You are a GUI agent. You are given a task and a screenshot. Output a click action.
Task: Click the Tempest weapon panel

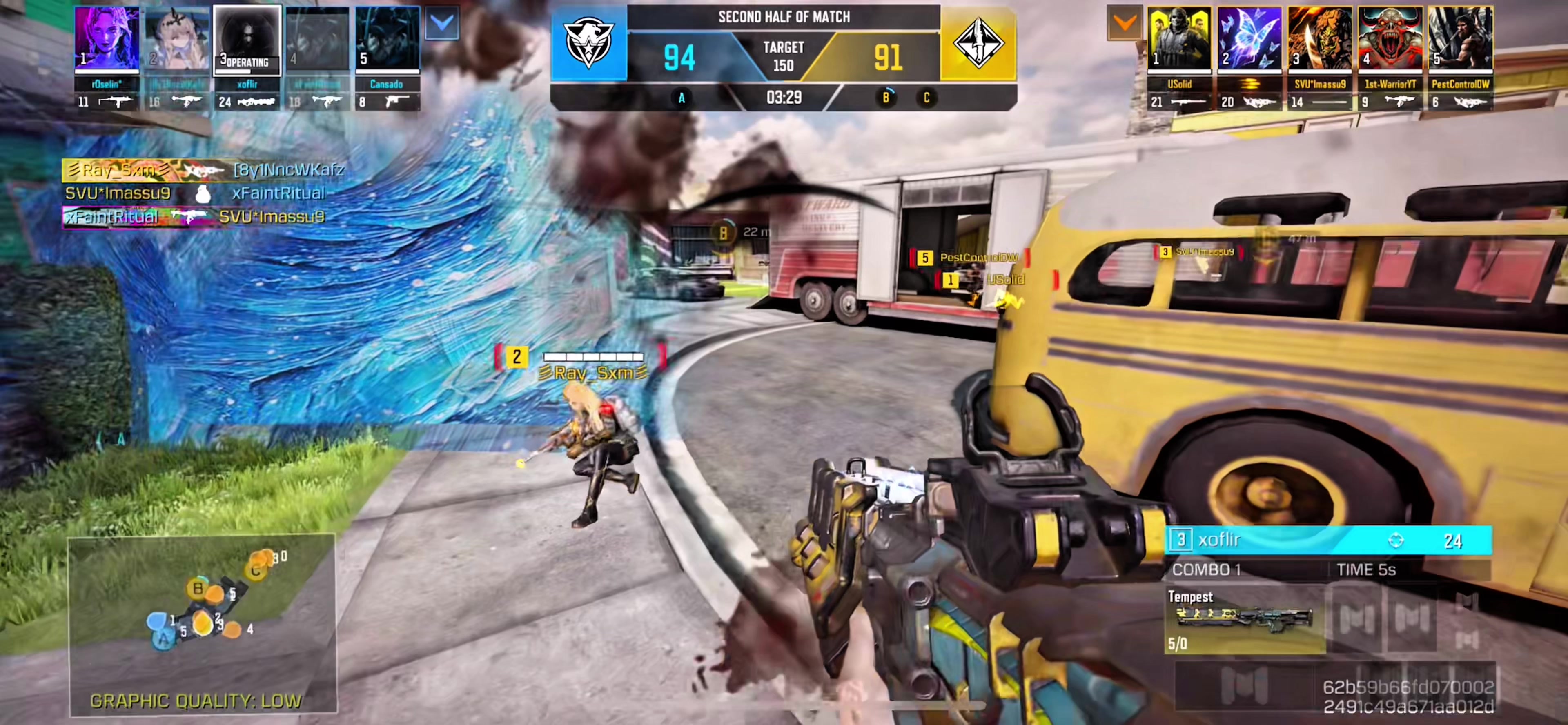coord(1244,619)
